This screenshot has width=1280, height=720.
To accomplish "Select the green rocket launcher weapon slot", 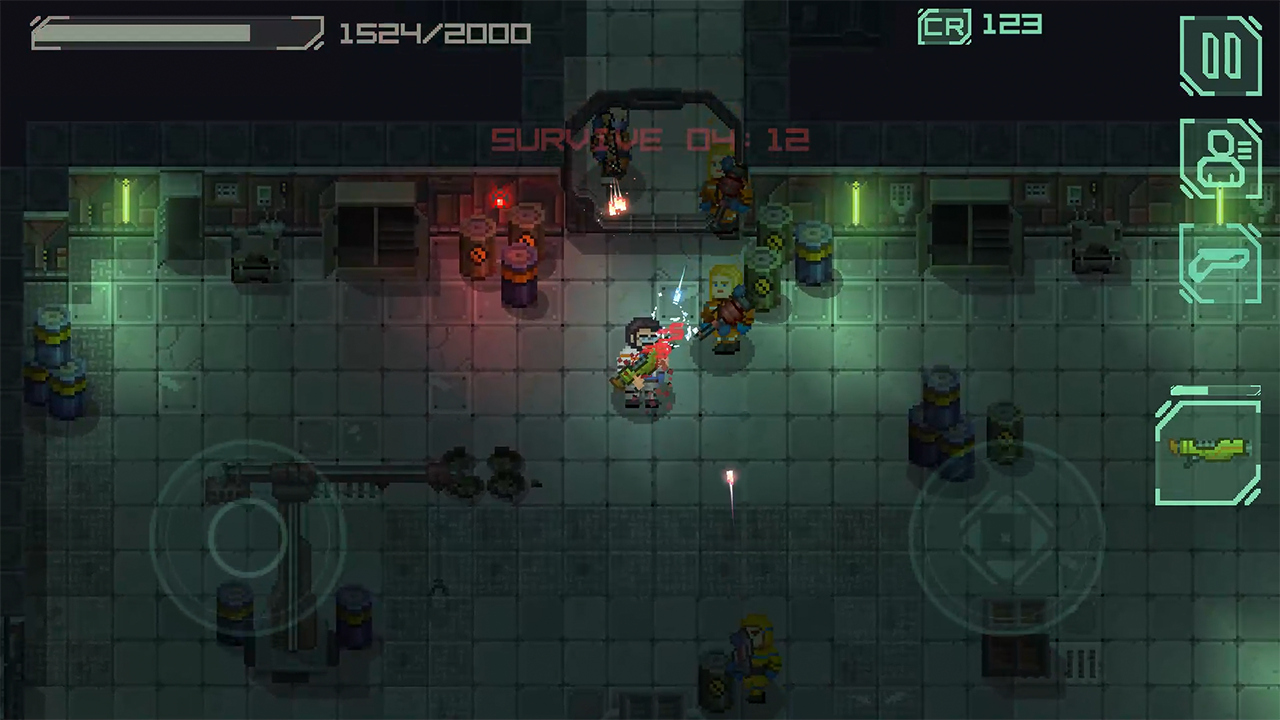I will [1208, 450].
